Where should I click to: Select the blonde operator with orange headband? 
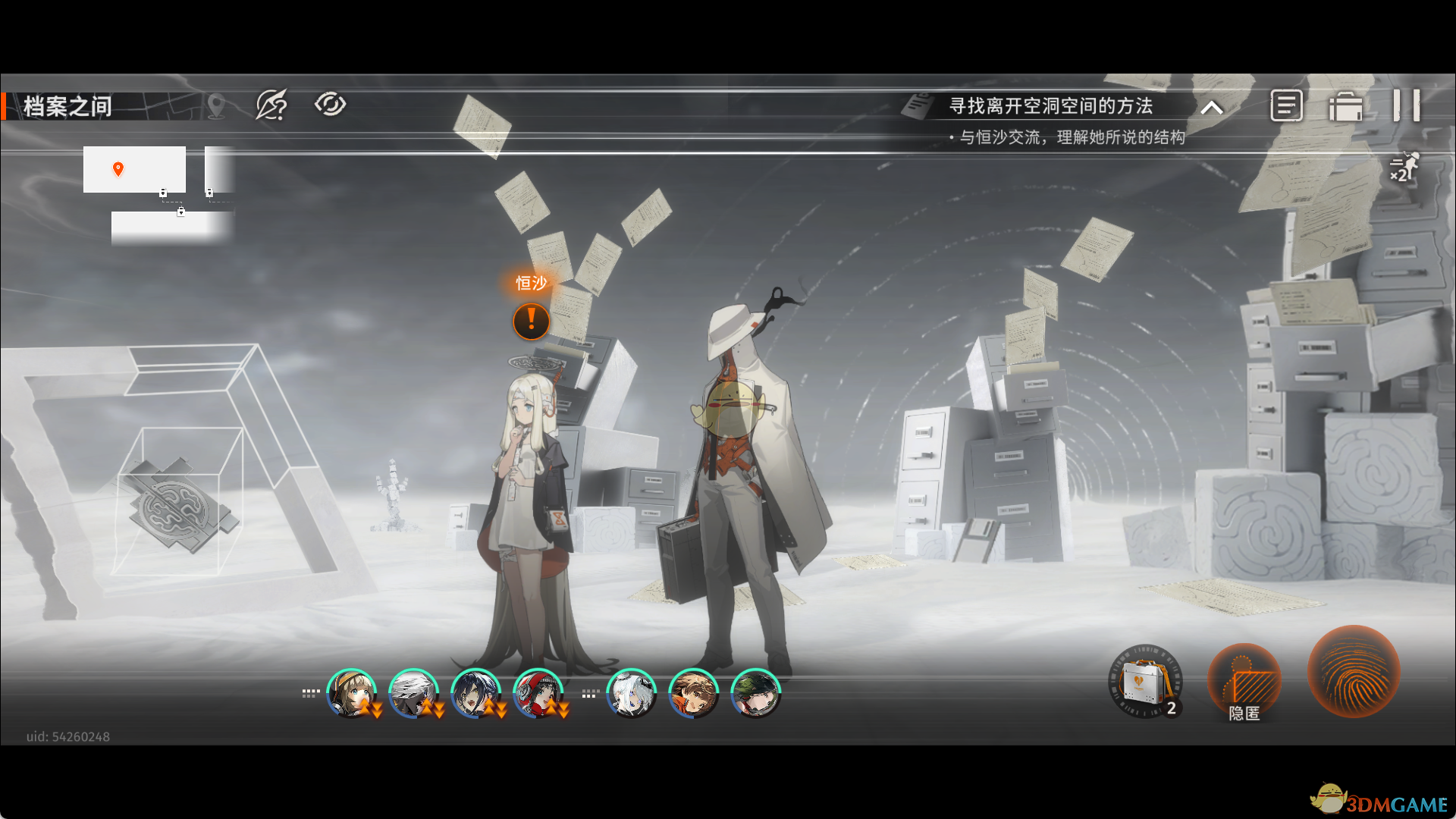click(350, 692)
